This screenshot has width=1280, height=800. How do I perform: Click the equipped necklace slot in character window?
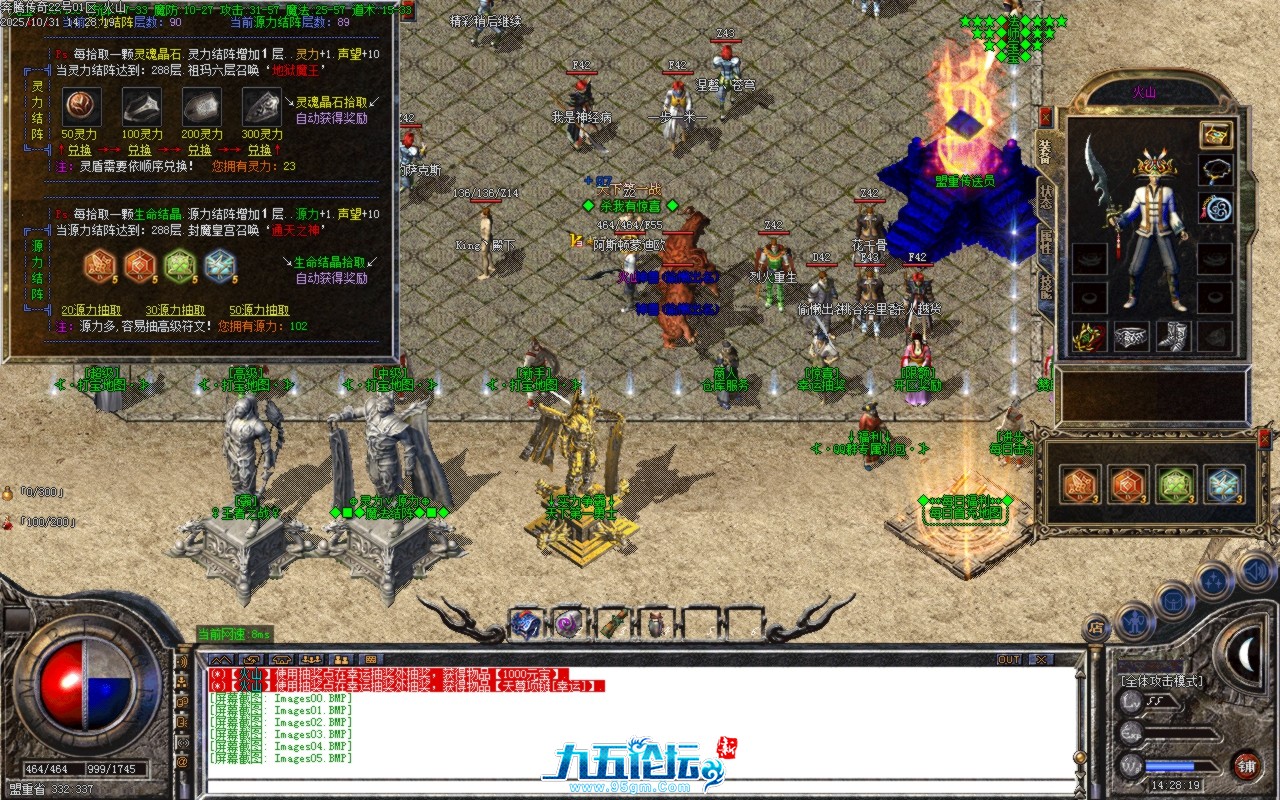tap(1216, 172)
